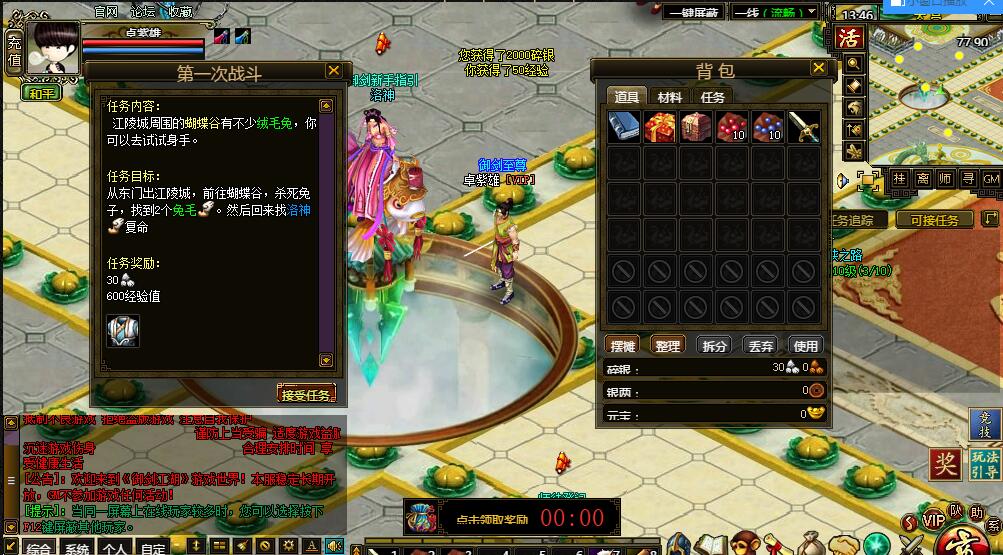The image size is (1003, 555).
Task: Toggle the 和平 peace mode button
Action: (41, 93)
